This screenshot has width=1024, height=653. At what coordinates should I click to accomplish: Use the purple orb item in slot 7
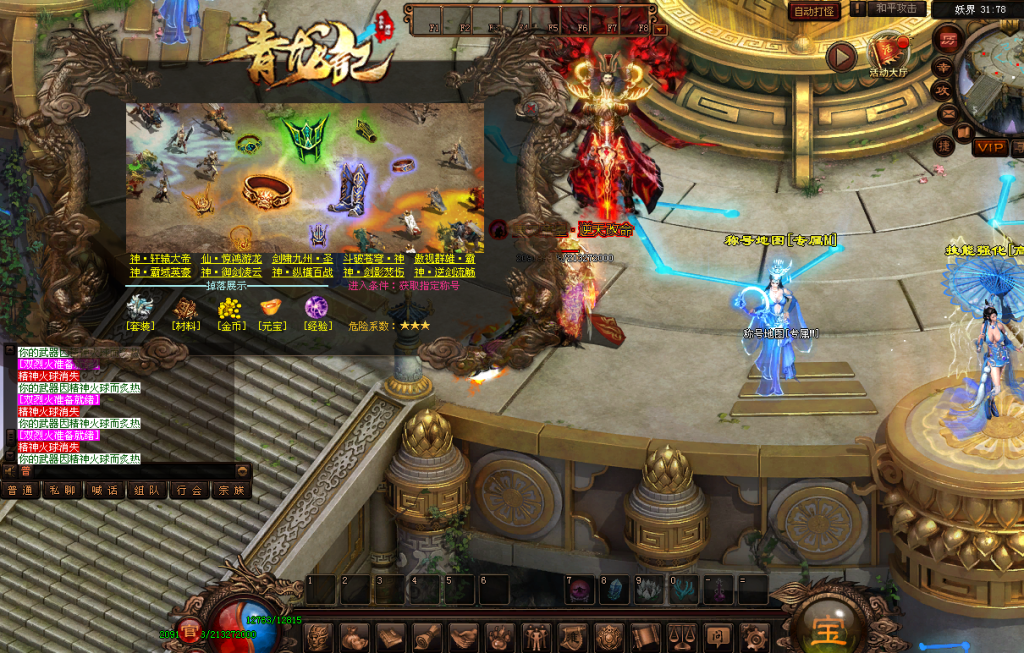coord(581,590)
